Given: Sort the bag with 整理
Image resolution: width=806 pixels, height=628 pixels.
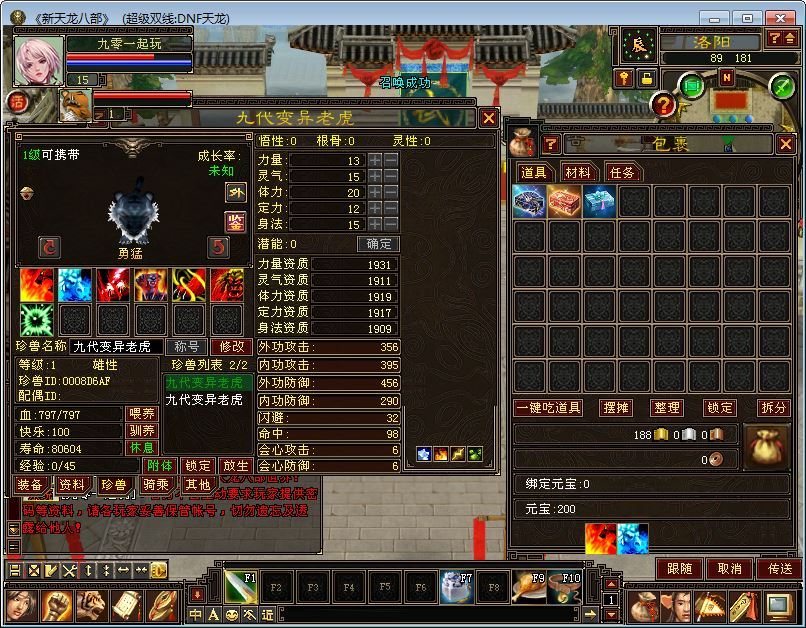Looking at the screenshot, I should [x=667, y=408].
